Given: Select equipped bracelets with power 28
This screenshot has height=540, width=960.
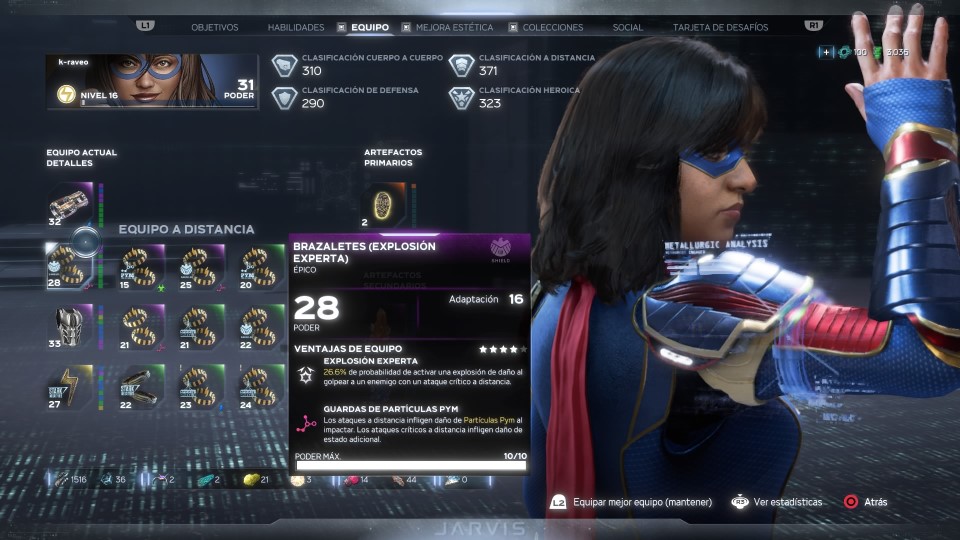Looking at the screenshot, I should tap(71, 266).
